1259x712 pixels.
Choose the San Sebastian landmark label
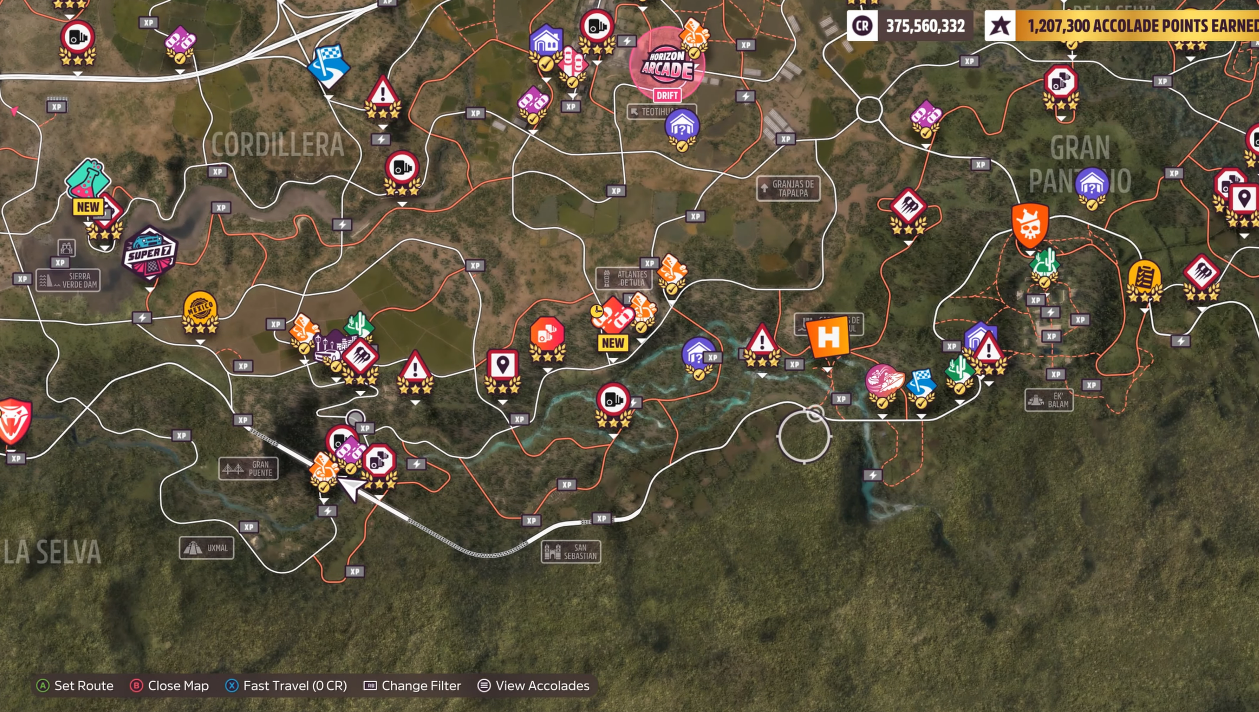coord(571,552)
